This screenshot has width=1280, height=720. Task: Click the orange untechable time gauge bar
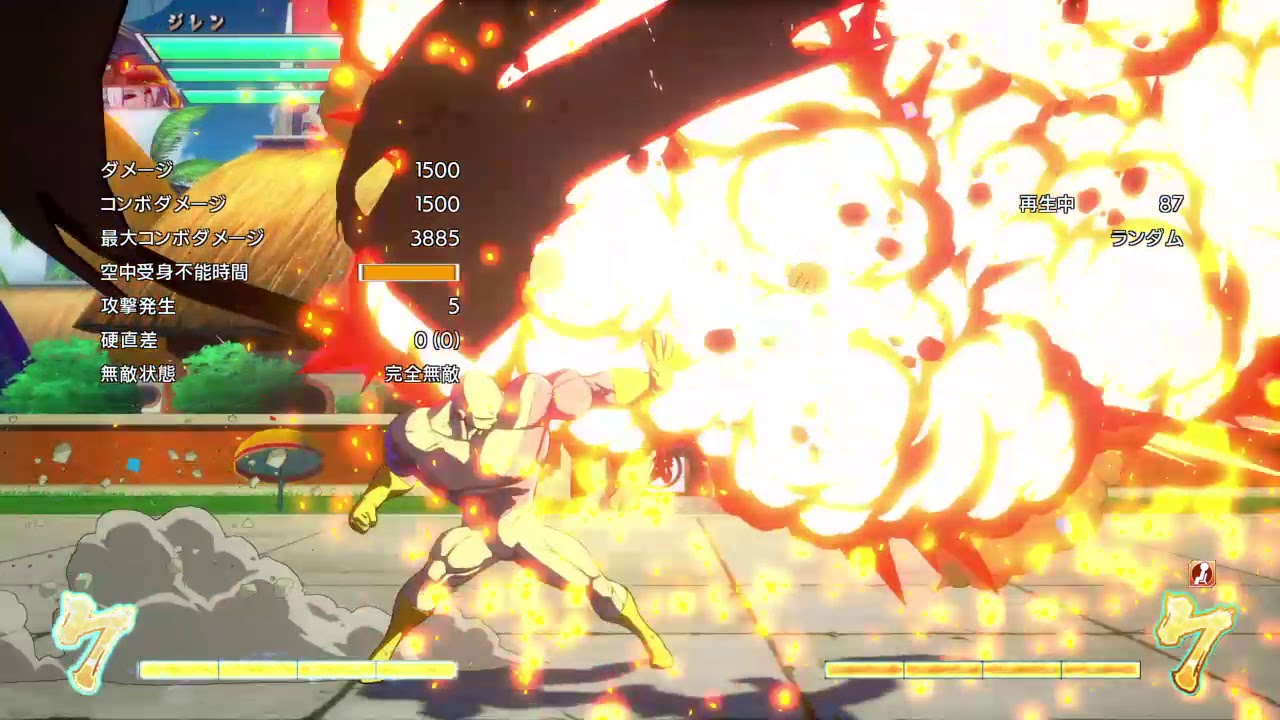coord(410,270)
